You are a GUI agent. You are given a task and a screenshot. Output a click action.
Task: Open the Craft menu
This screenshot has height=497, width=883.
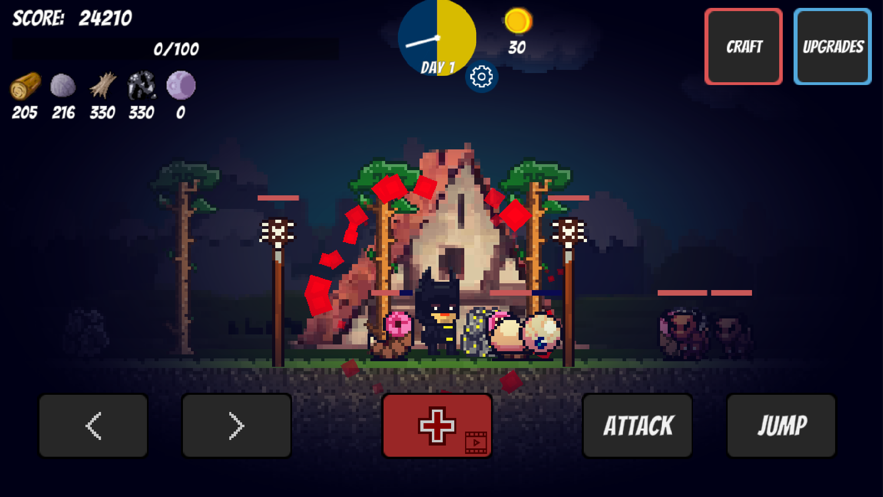coord(743,47)
